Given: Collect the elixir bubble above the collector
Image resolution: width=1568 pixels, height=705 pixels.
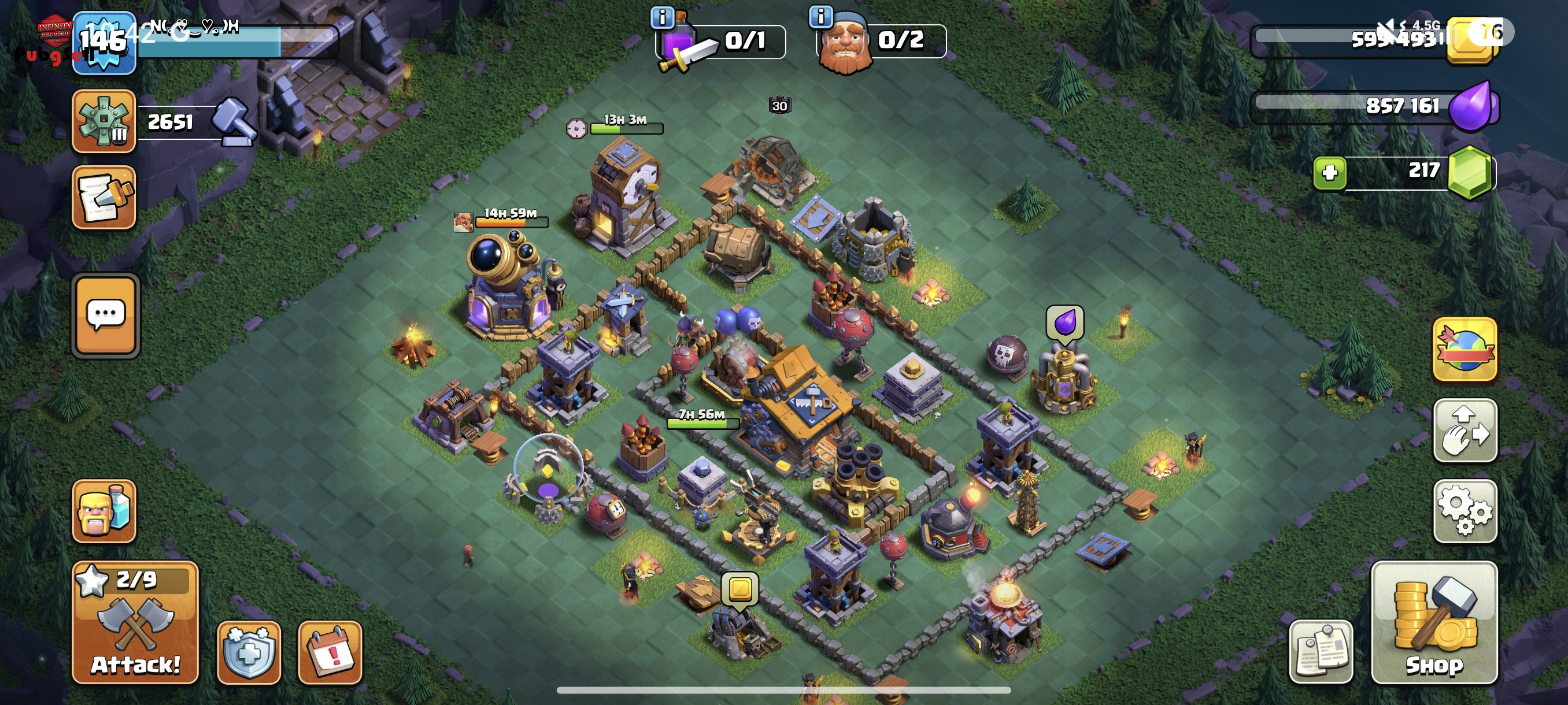Looking at the screenshot, I should click(x=1064, y=322).
